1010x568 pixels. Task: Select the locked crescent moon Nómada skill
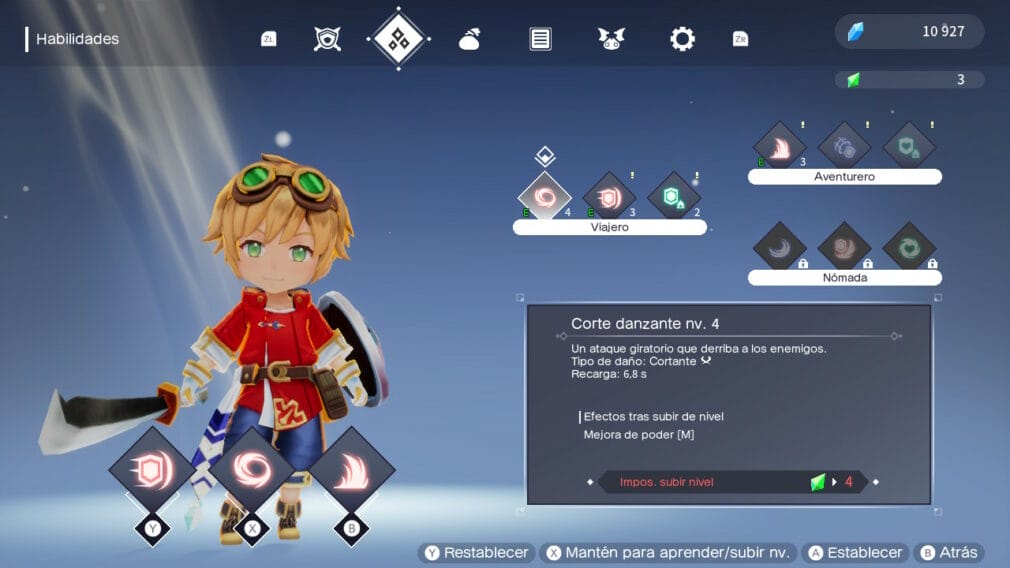point(780,247)
